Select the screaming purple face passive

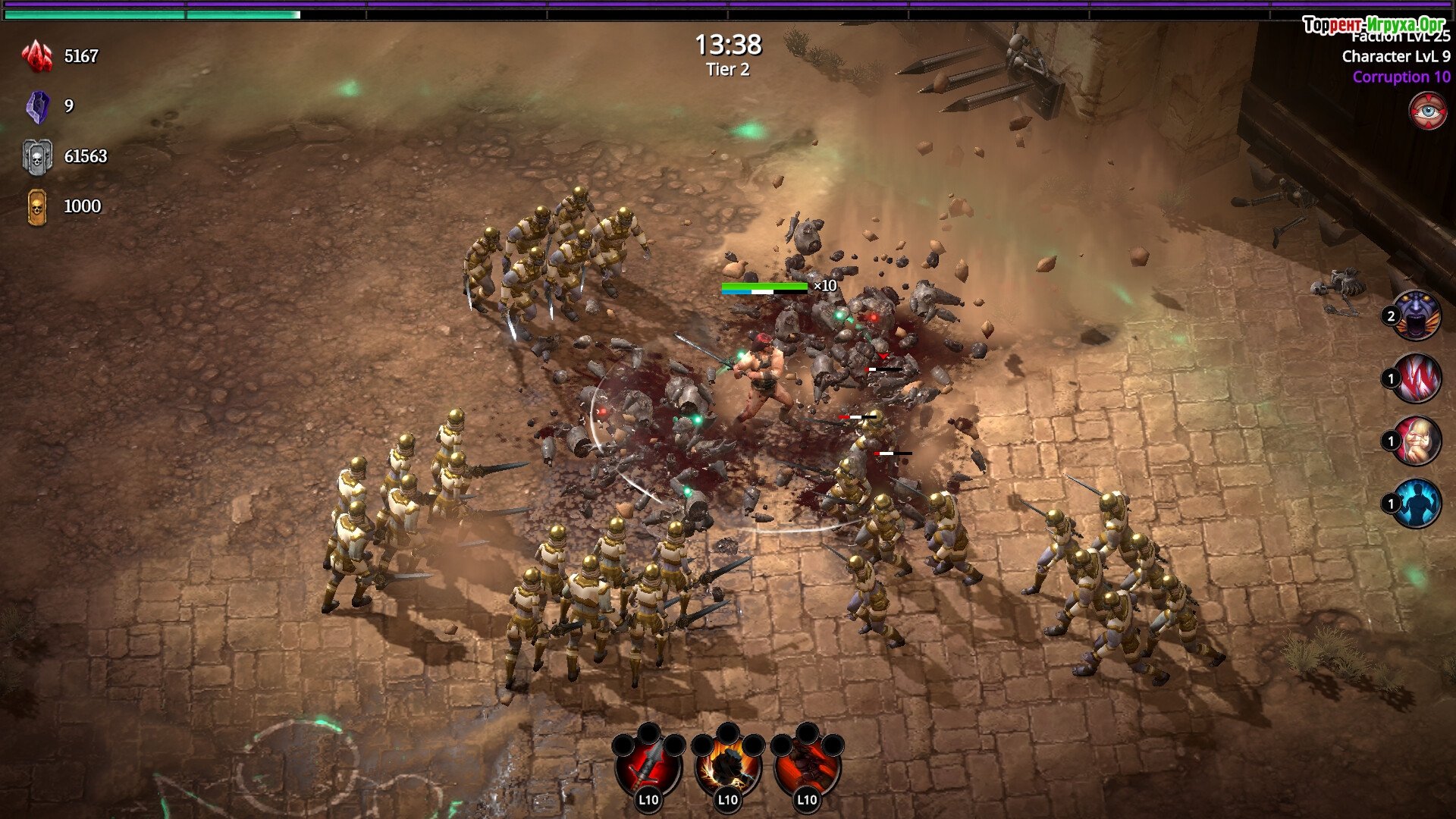click(1417, 315)
